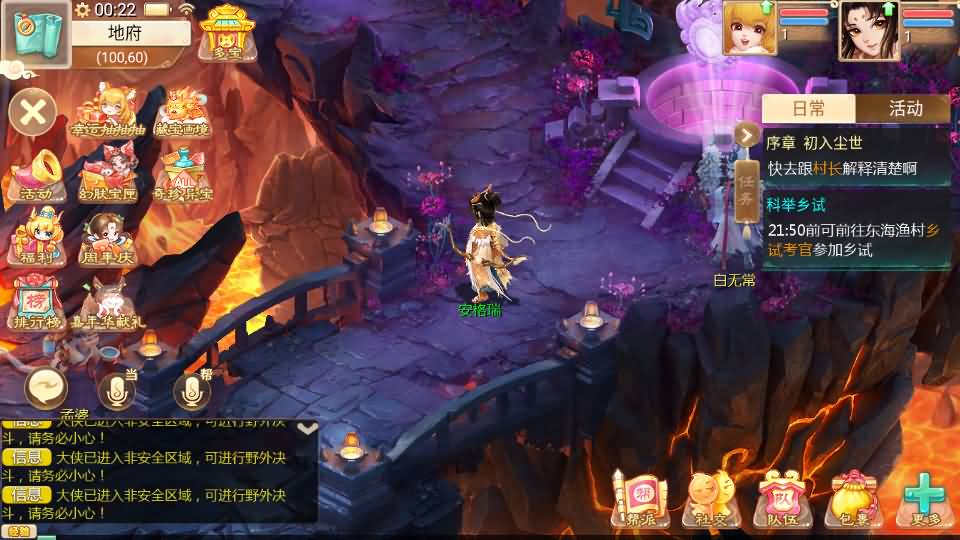Image resolution: width=960 pixels, height=540 pixels.
Task: Open the 藏宝画境 event
Action: click(x=182, y=110)
